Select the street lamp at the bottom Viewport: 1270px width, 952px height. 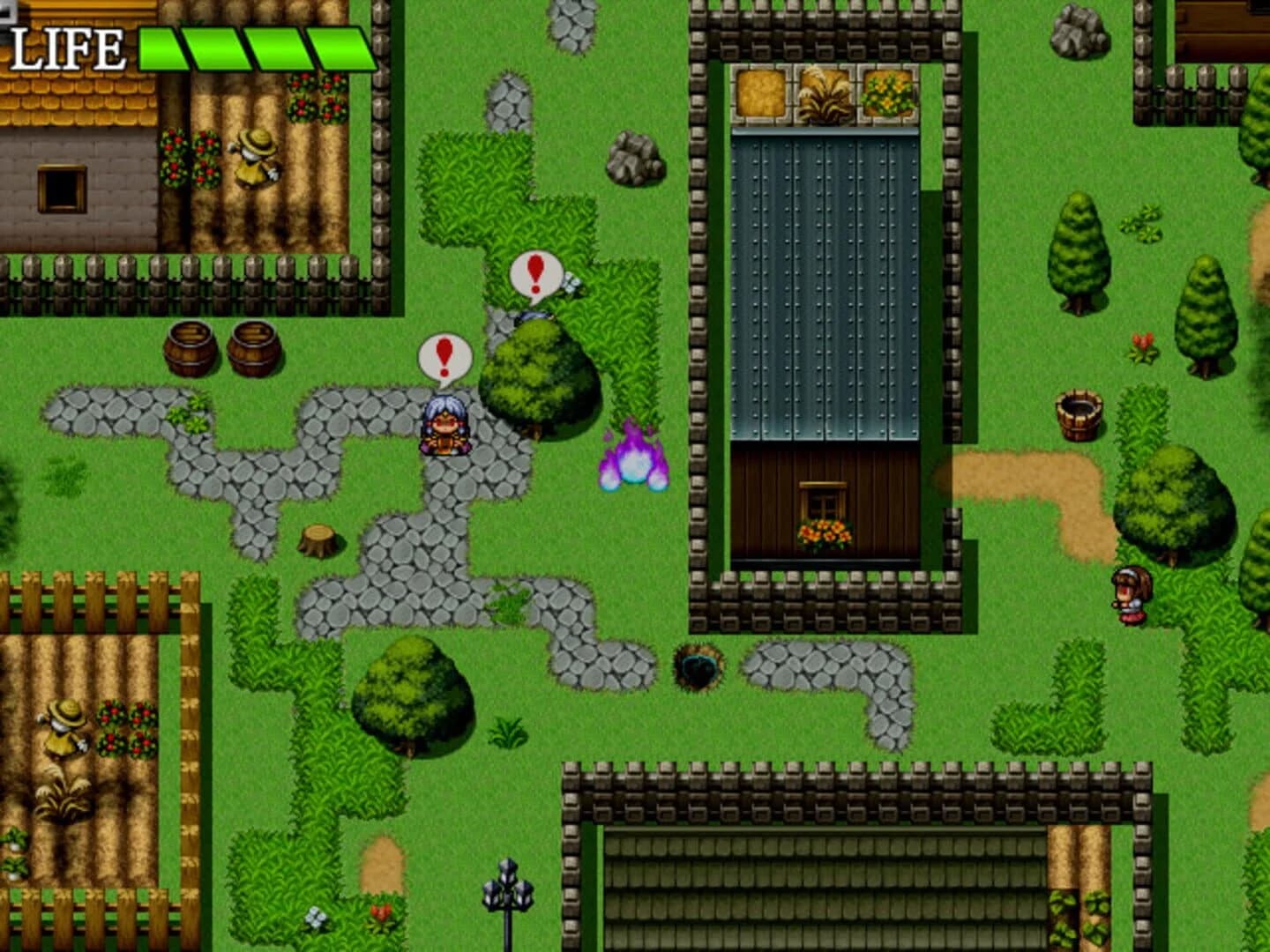click(507, 890)
